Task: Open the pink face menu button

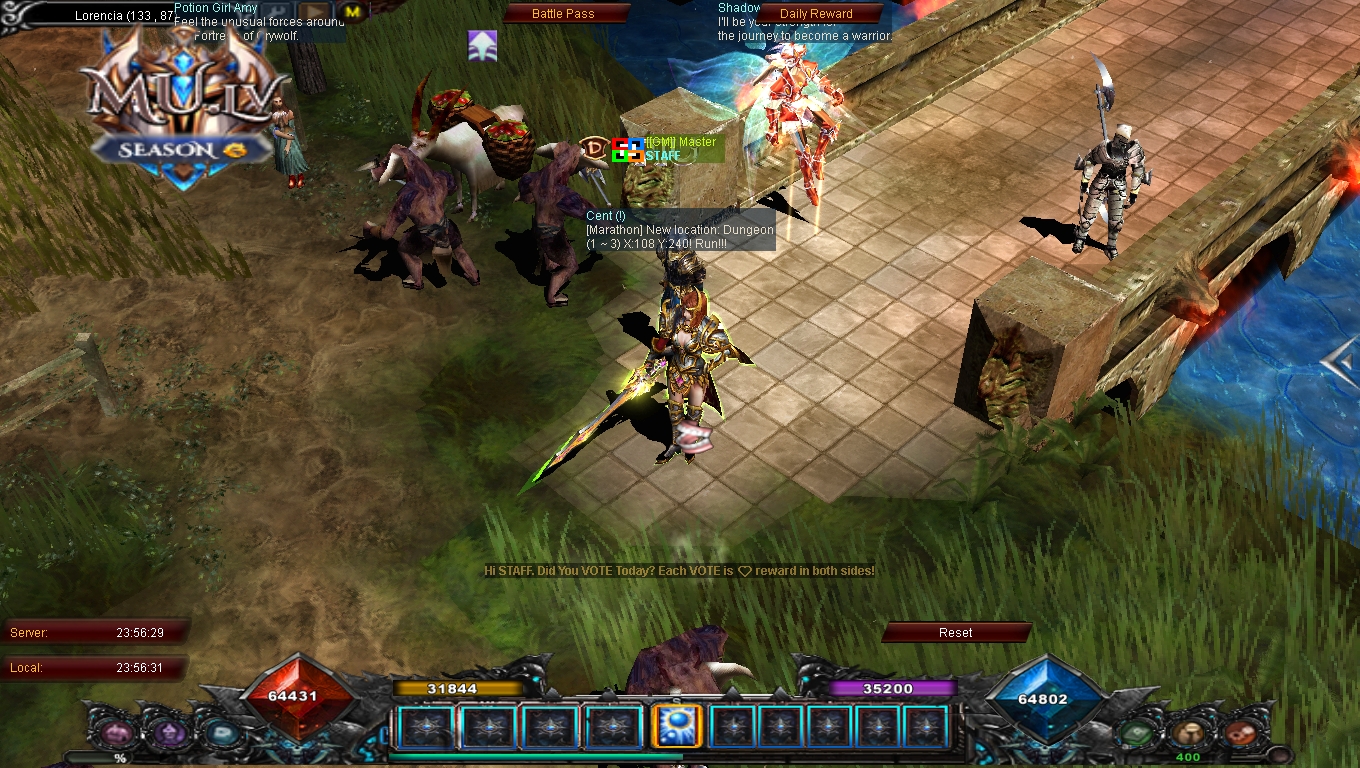Action: click(118, 733)
